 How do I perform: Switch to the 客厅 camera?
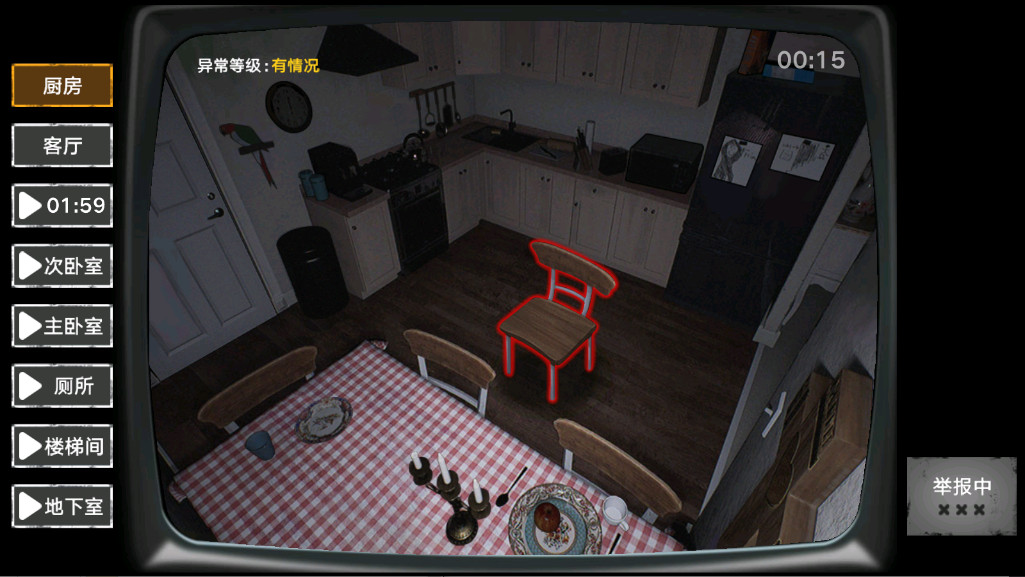pyautogui.click(x=62, y=146)
